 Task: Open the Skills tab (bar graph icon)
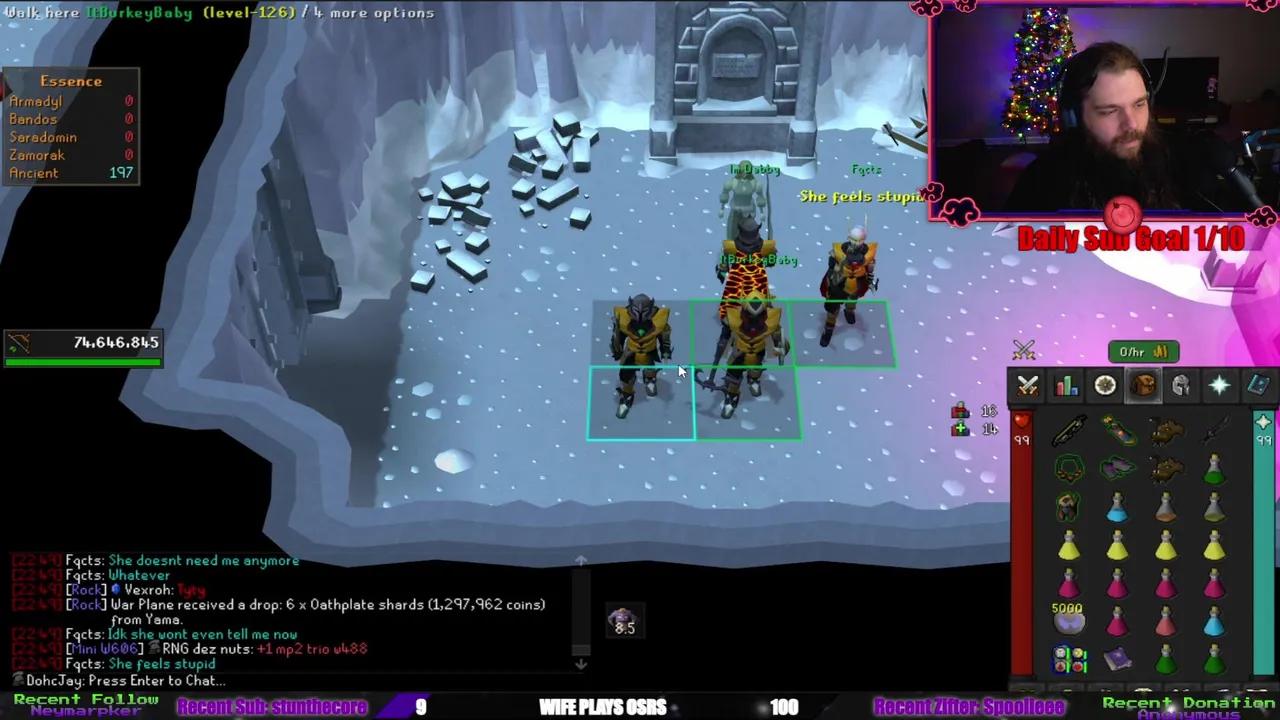coord(1066,386)
